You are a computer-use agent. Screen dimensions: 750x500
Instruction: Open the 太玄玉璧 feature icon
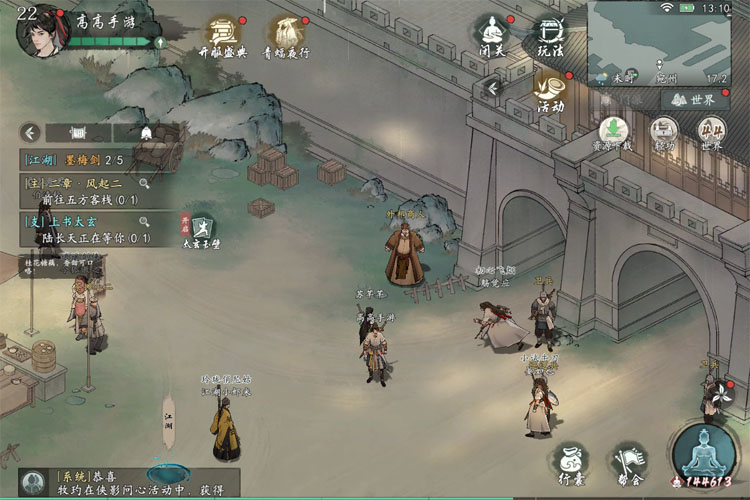pyautogui.click(x=202, y=231)
